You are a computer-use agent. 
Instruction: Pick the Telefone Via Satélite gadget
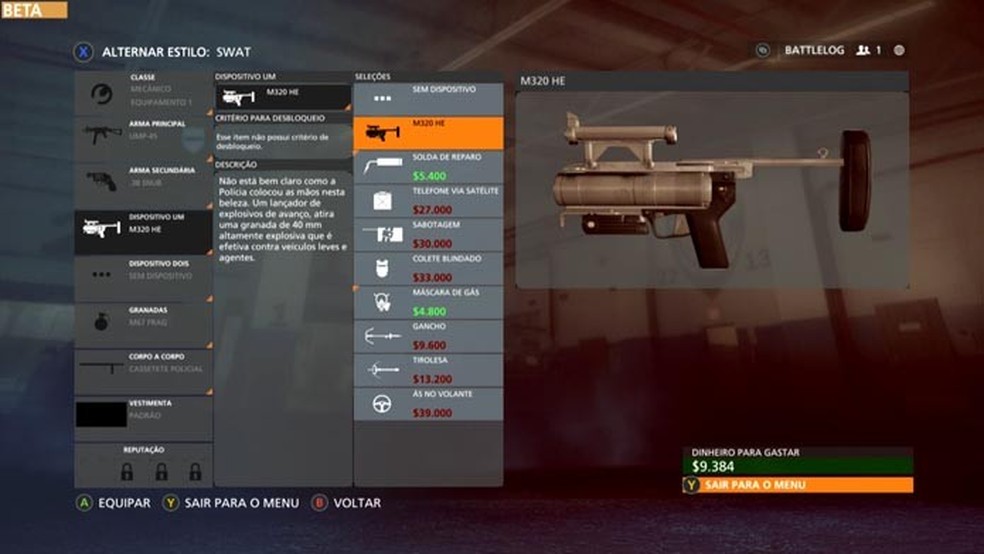point(427,200)
